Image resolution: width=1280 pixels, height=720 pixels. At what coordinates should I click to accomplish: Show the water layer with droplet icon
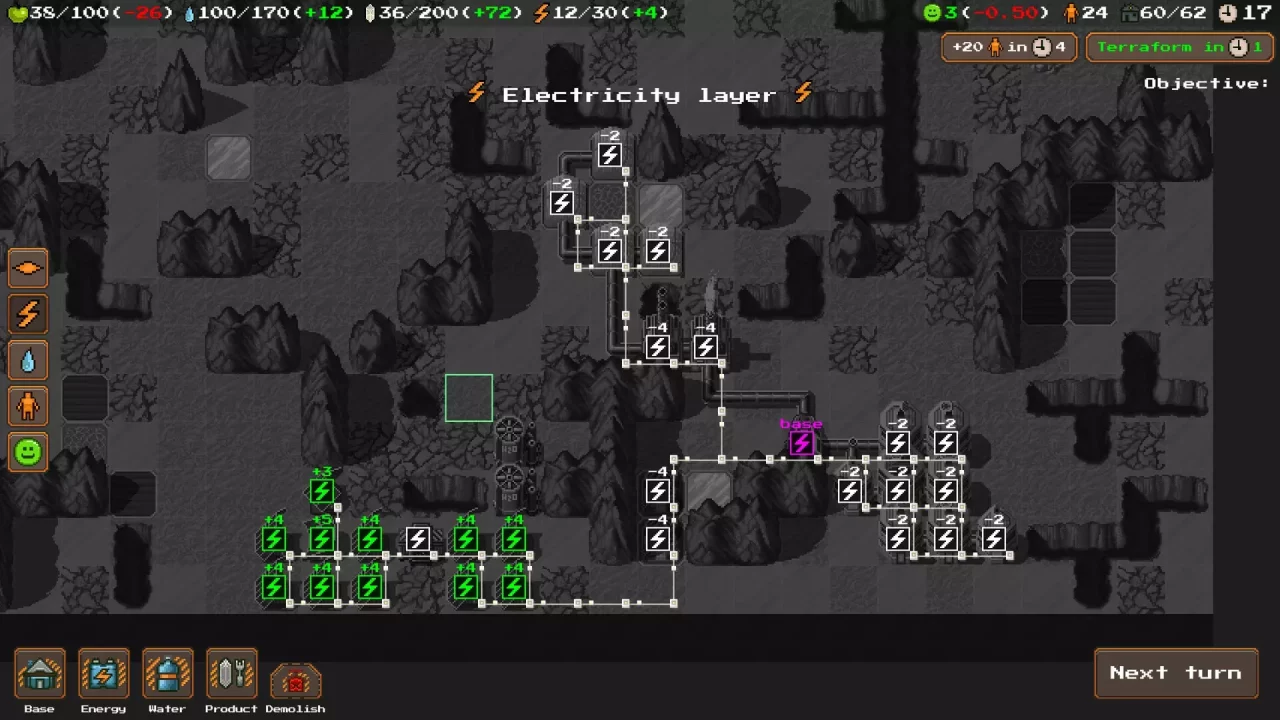pos(28,360)
